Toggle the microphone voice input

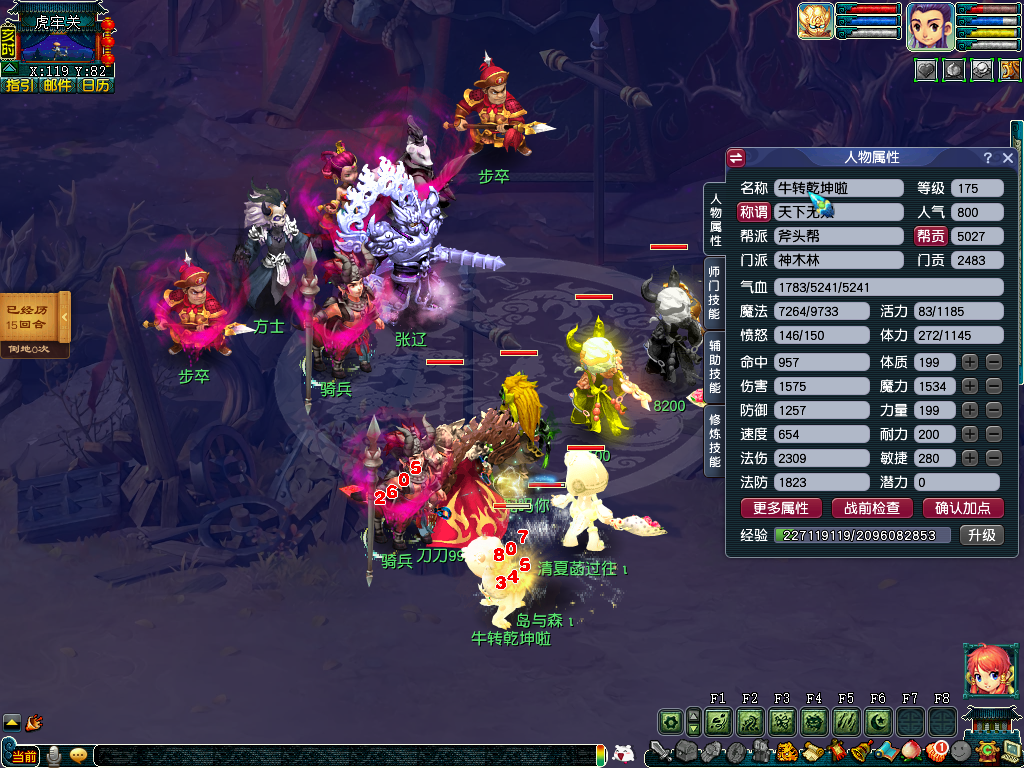(53, 755)
